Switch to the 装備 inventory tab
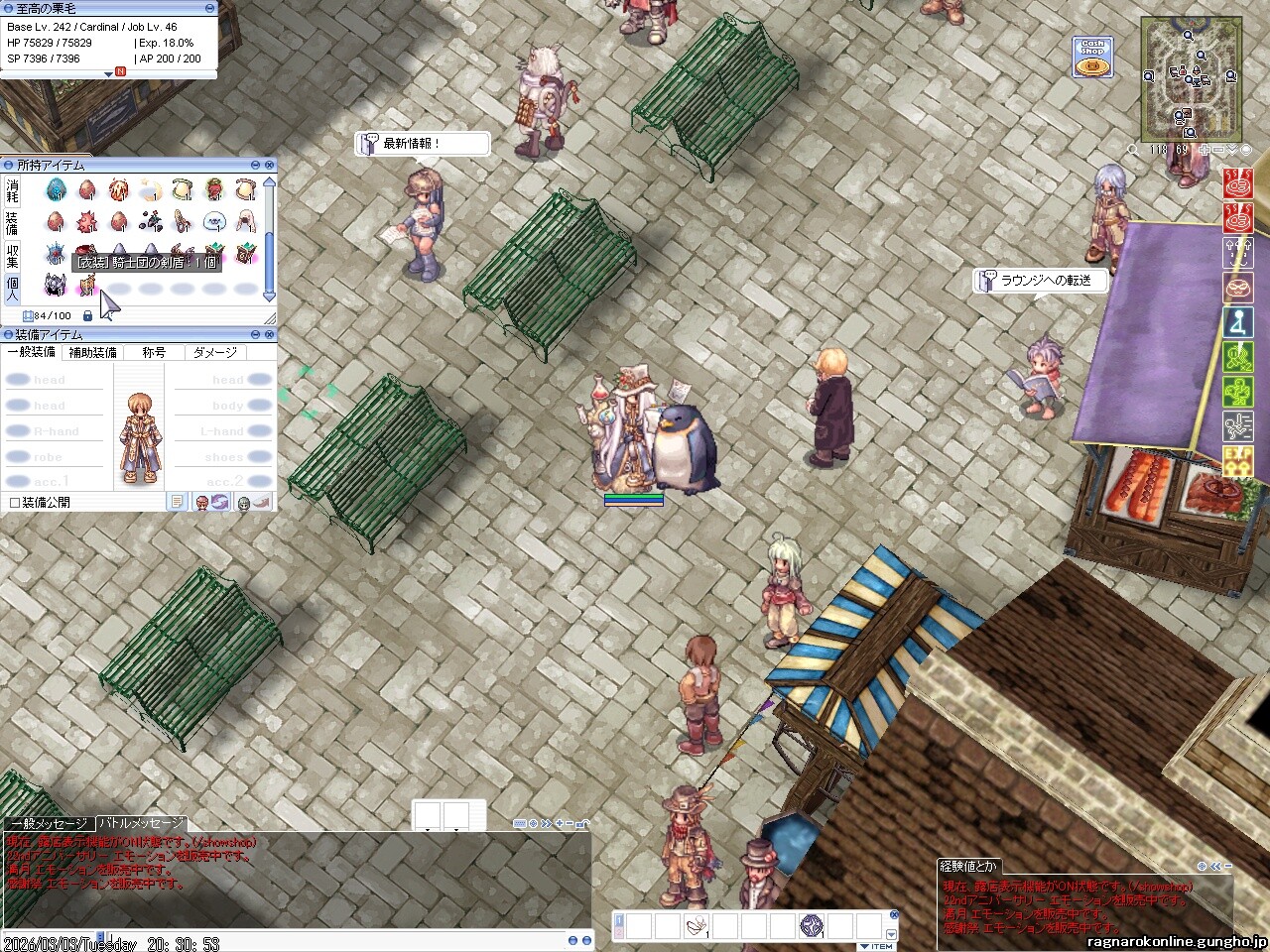 (x=13, y=222)
